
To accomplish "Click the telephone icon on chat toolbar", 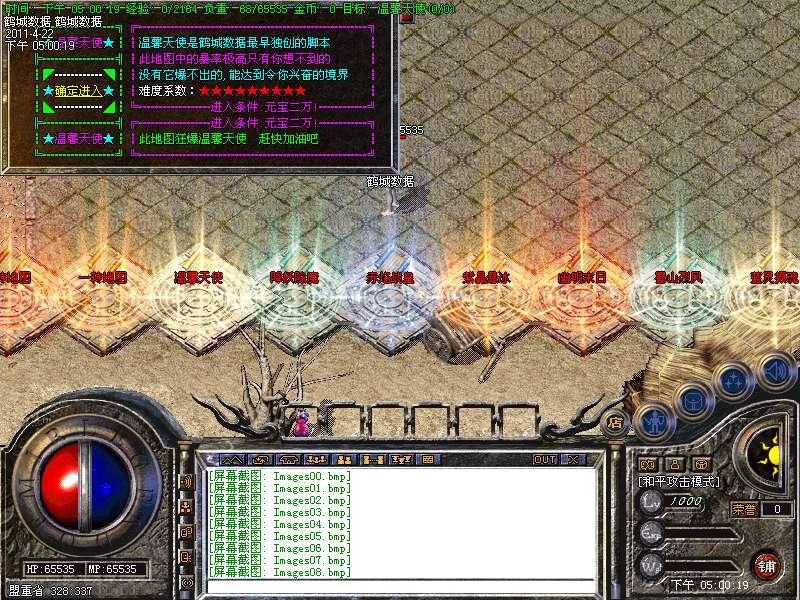I will 290,460.
